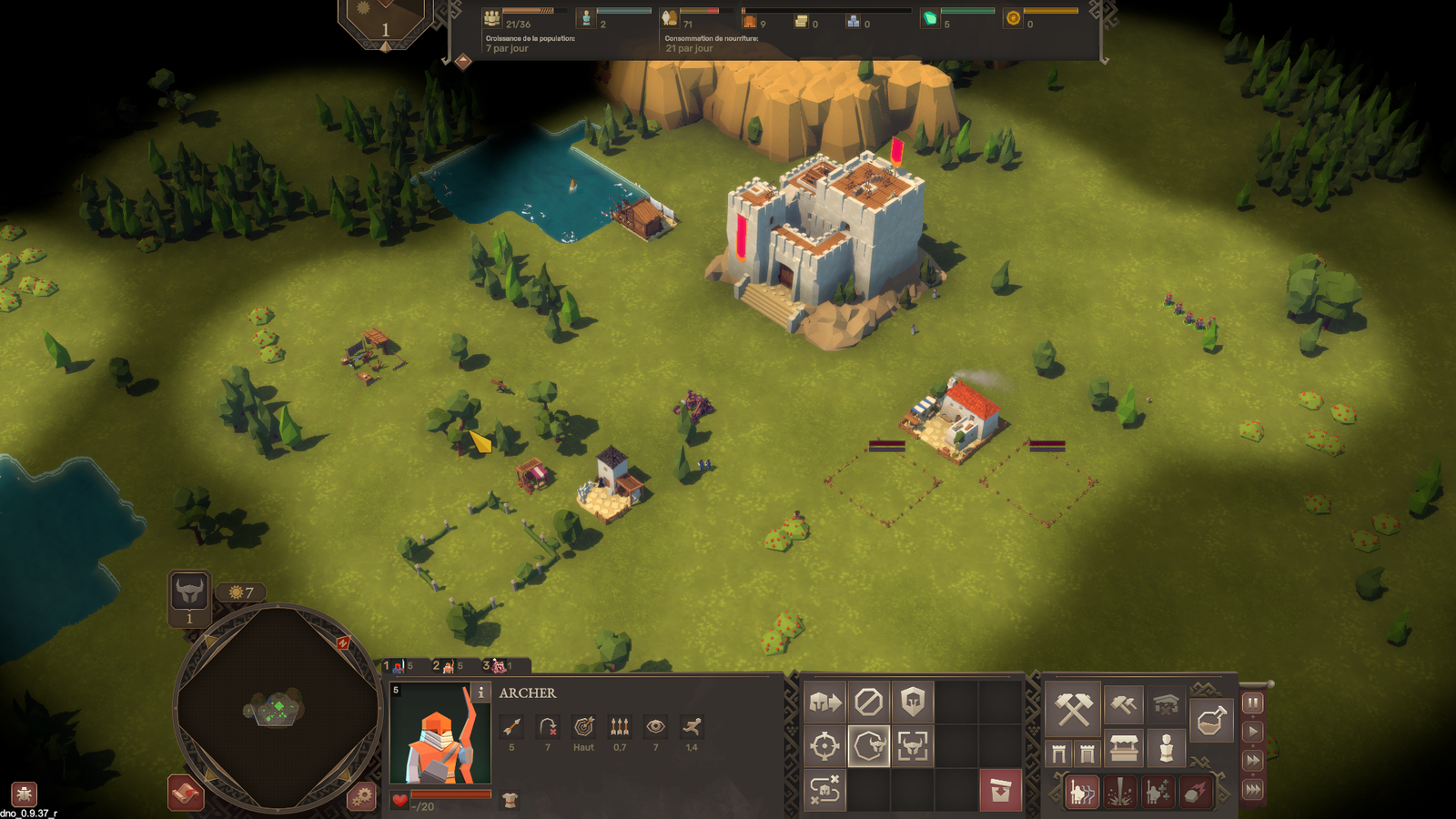The height and width of the screenshot is (819, 1456).
Task: Click the red chest dismiss button
Action: tap(1001, 791)
